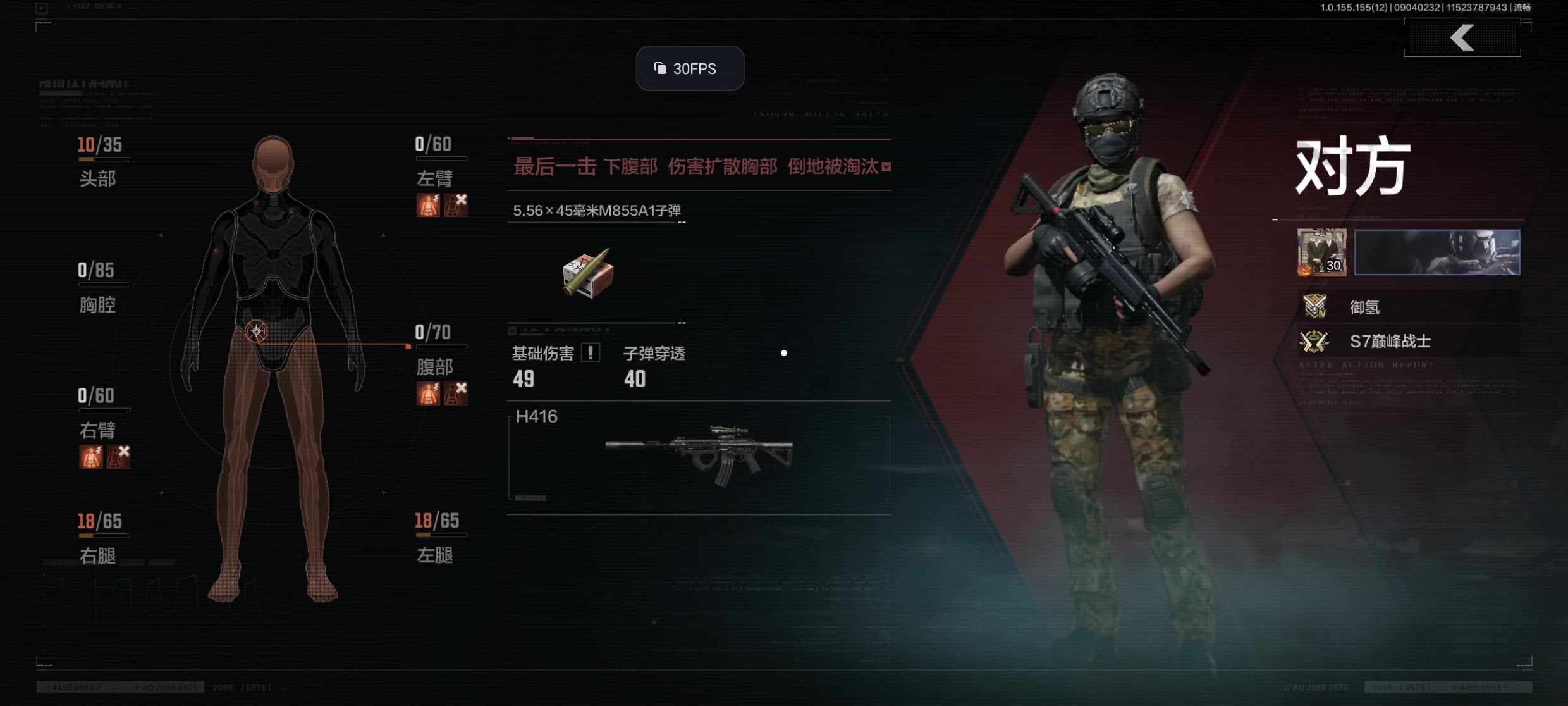1568x706 pixels.
Task: Go back using the arrow button
Action: (x=1462, y=38)
